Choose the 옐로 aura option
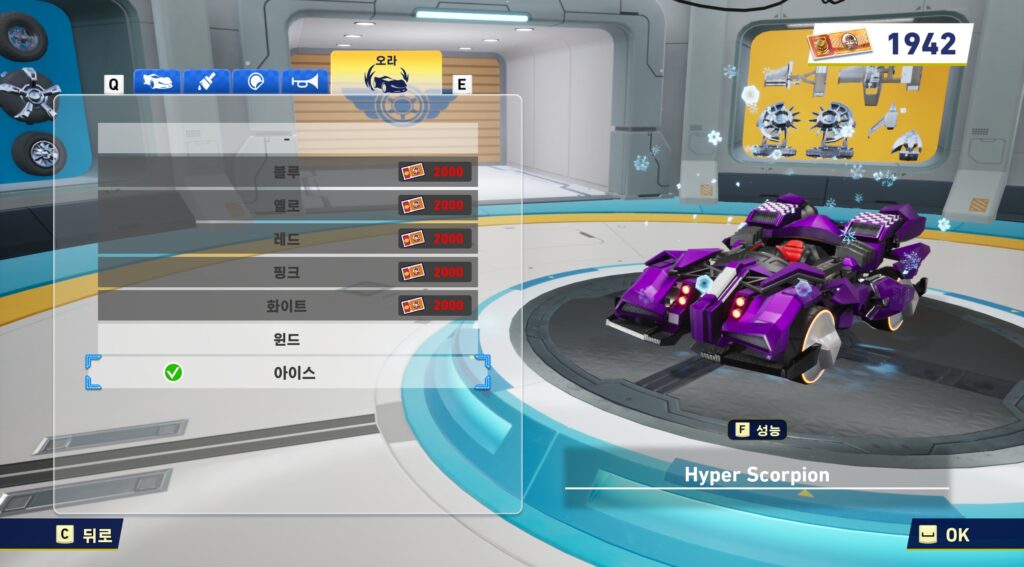The image size is (1024, 567). click(x=287, y=205)
